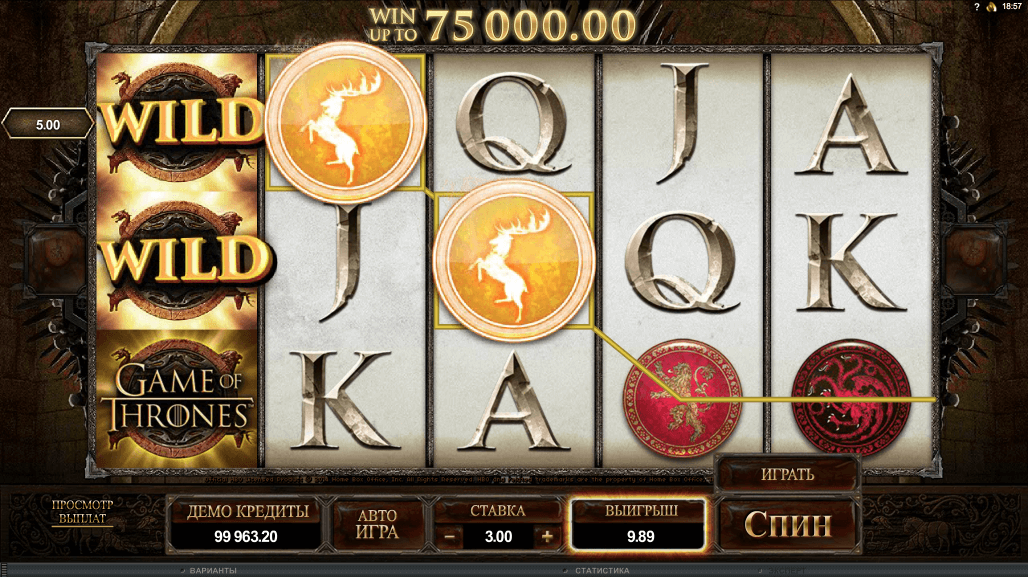Open the Авто Игра autoplay options

(377, 524)
